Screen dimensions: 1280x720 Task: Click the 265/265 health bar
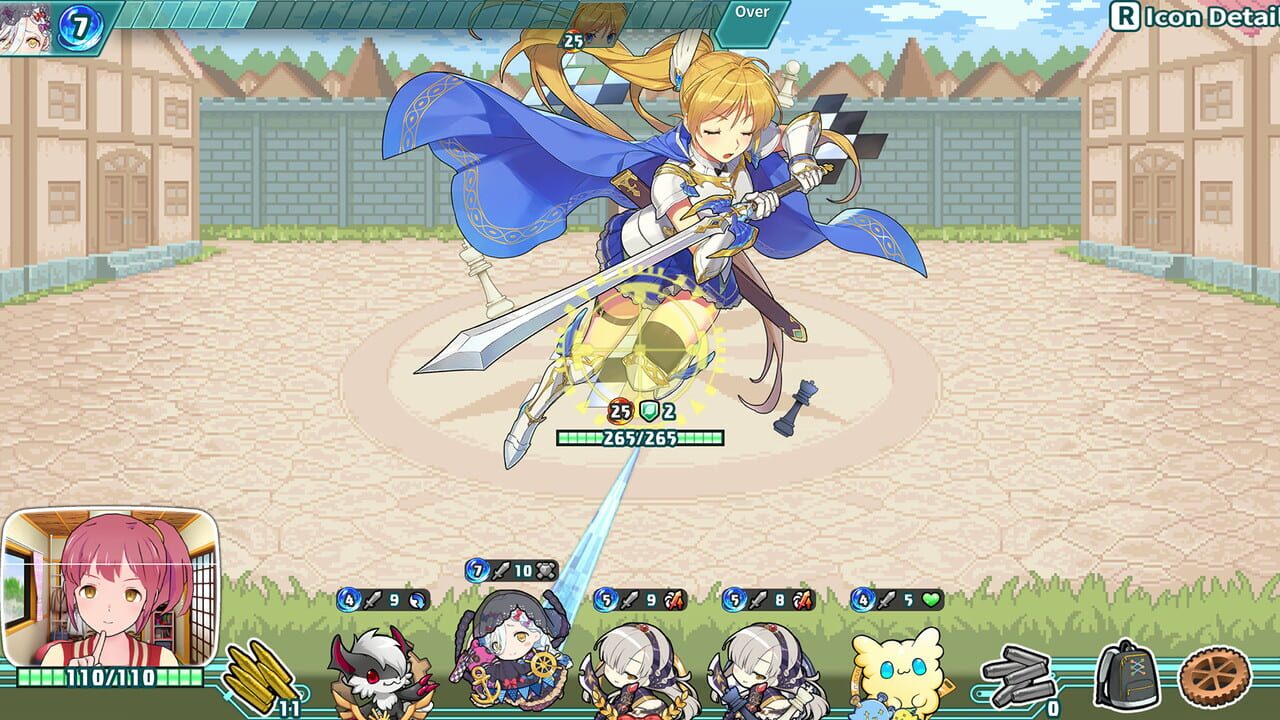tap(645, 435)
